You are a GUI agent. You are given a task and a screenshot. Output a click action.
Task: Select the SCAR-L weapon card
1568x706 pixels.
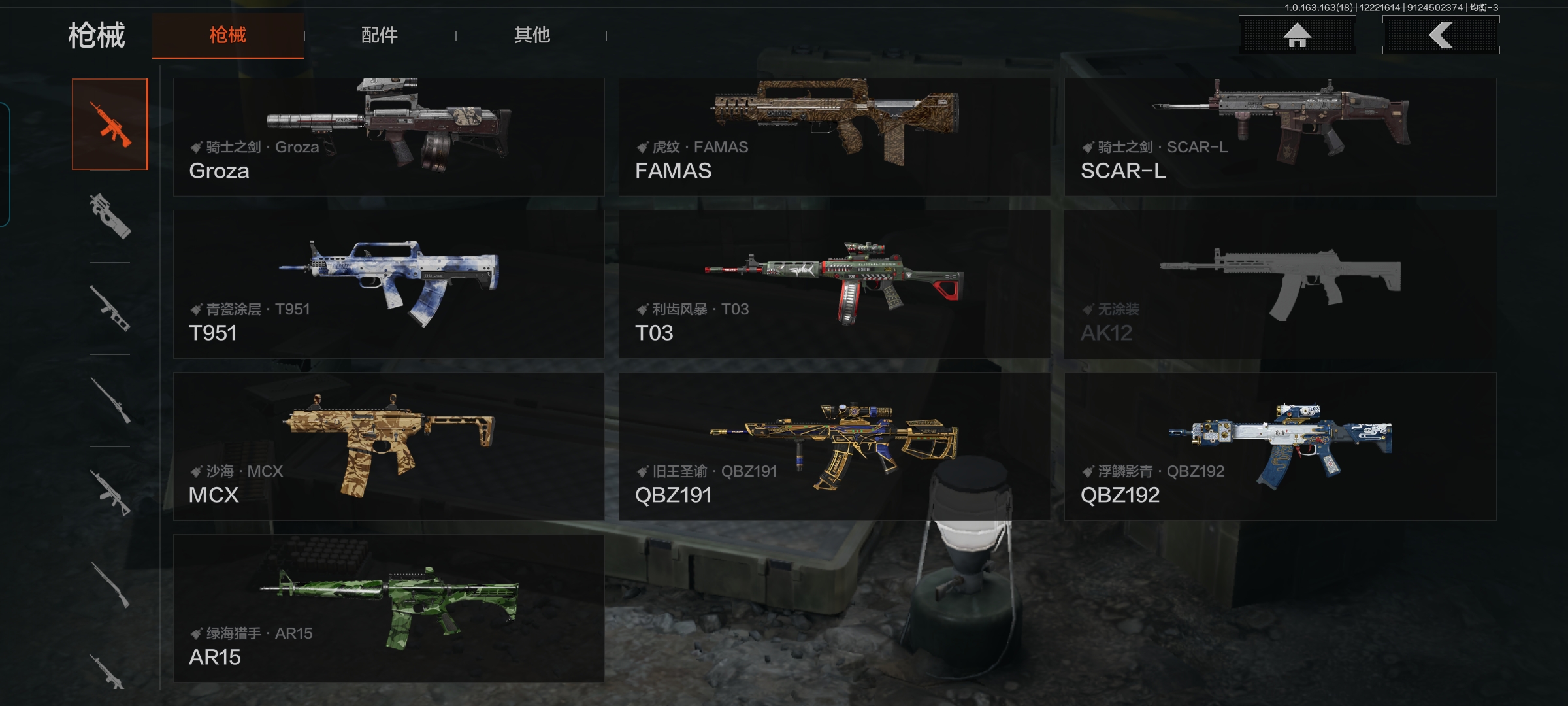(1280, 137)
